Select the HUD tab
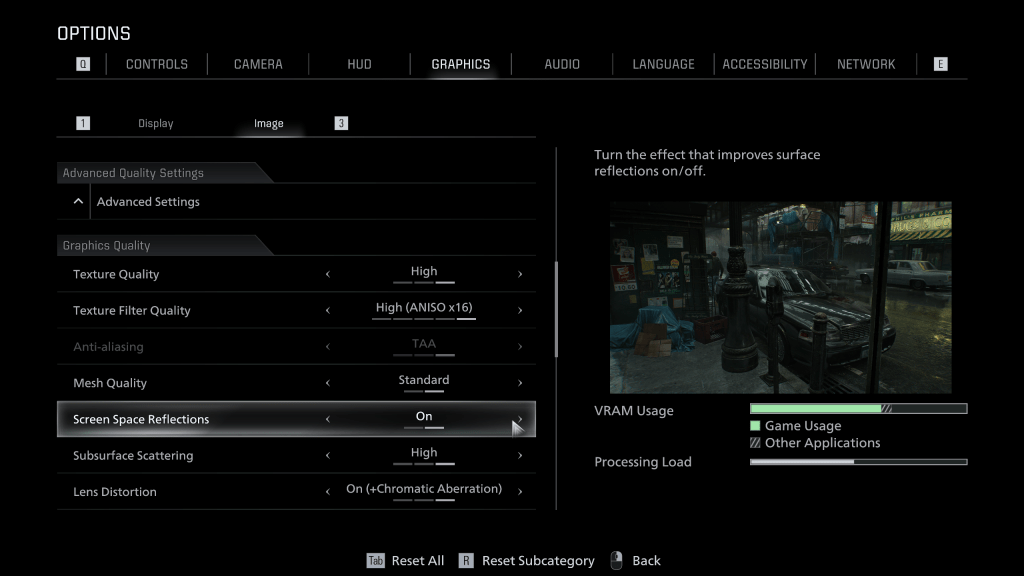 pyautogui.click(x=359, y=64)
